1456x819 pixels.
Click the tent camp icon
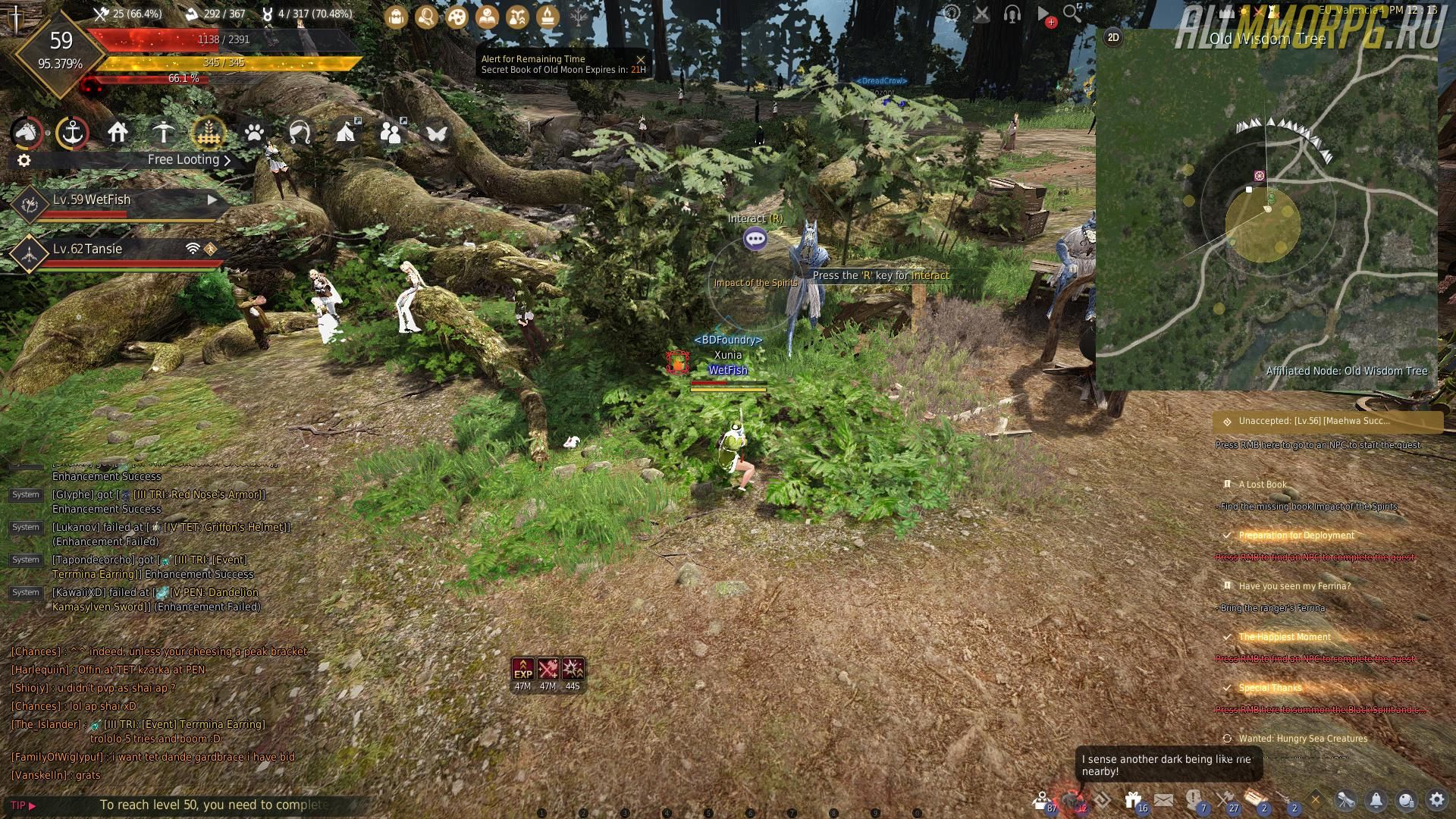coord(346,133)
